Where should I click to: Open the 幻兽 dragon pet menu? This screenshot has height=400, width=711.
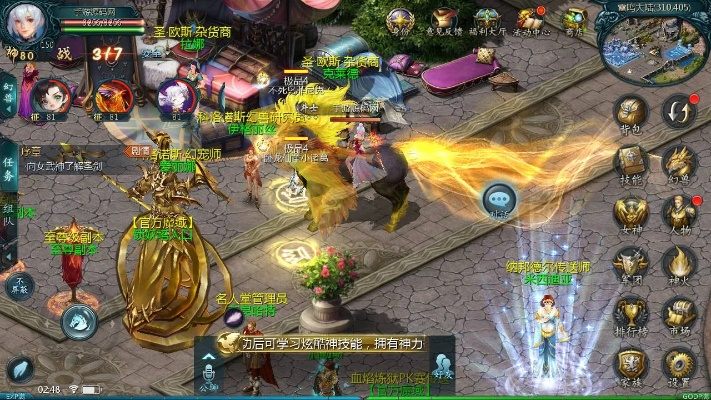point(680,161)
